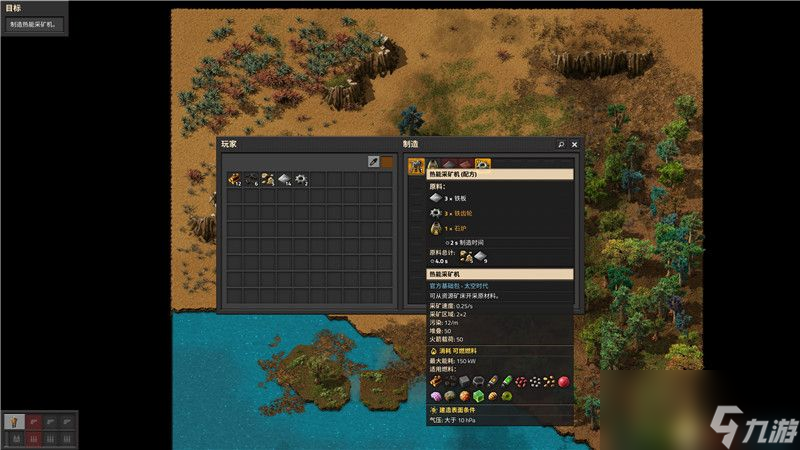800x450 pixels.
Task: Open the objective panel at top left
Action: [34, 24]
